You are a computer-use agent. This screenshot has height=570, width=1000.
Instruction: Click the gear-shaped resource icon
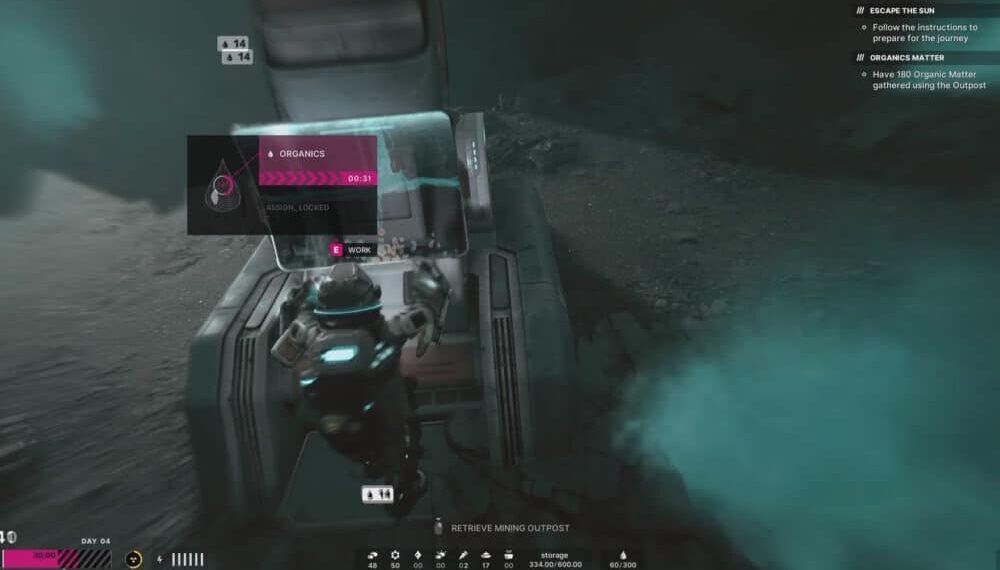click(x=395, y=554)
